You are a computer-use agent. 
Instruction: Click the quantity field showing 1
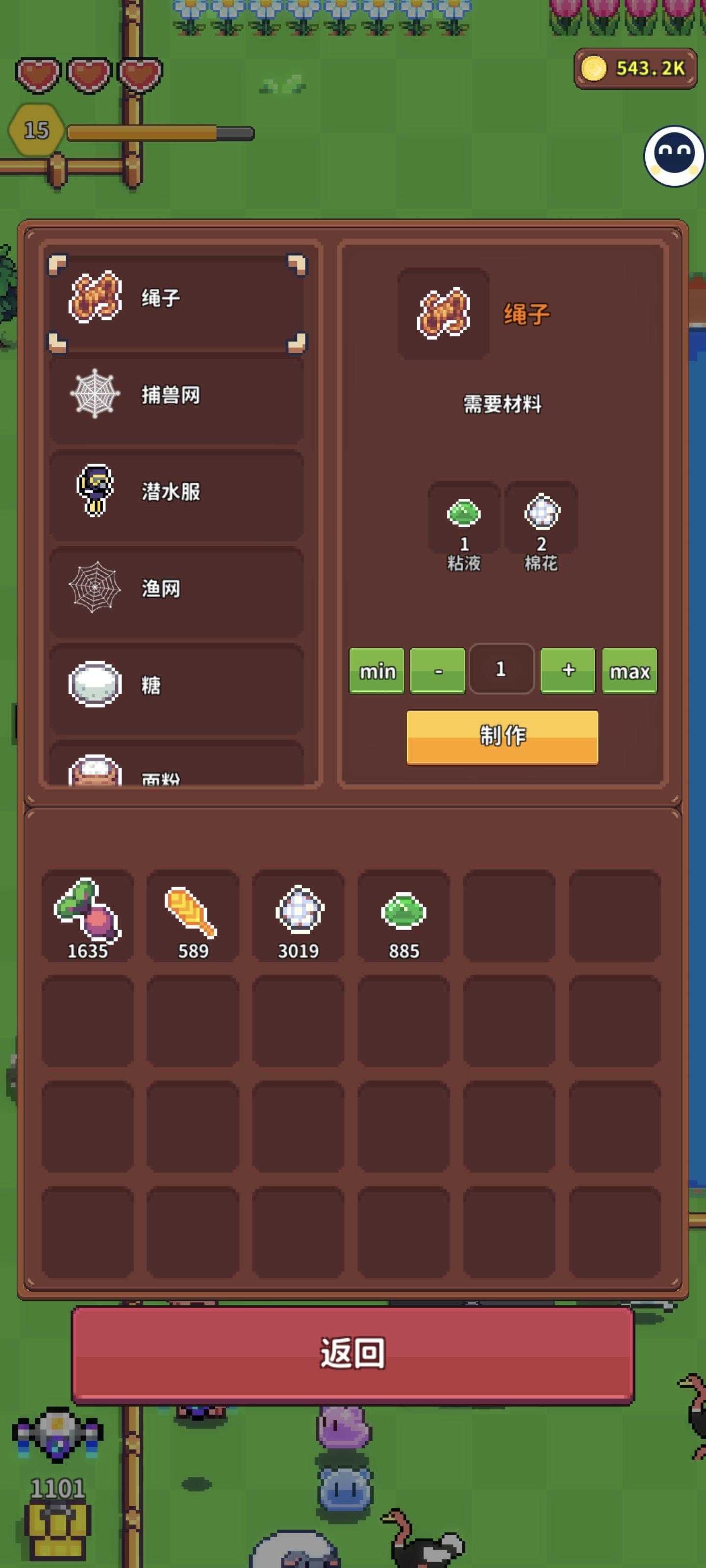pos(502,670)
